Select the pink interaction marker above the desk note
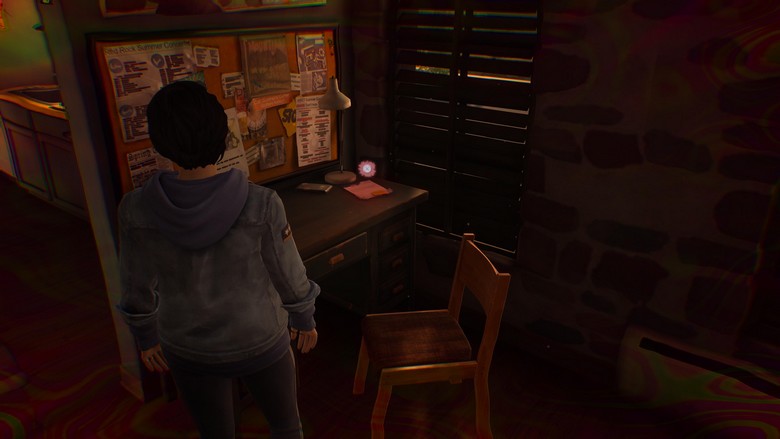The image size is (780, 439). point(367,169)
